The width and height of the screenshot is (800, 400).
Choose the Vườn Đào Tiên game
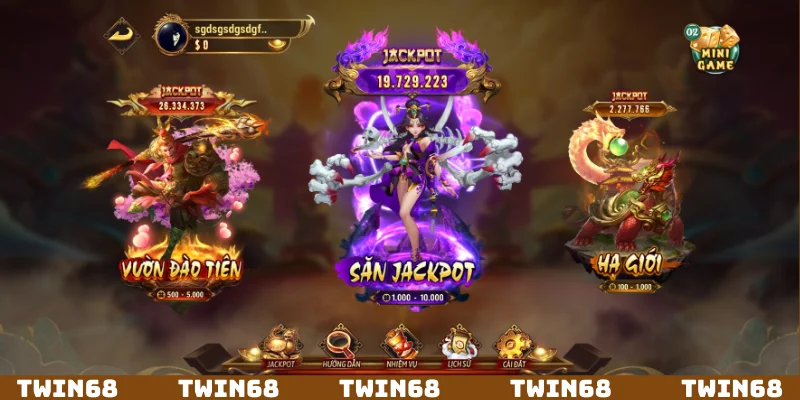pos(181,200)
